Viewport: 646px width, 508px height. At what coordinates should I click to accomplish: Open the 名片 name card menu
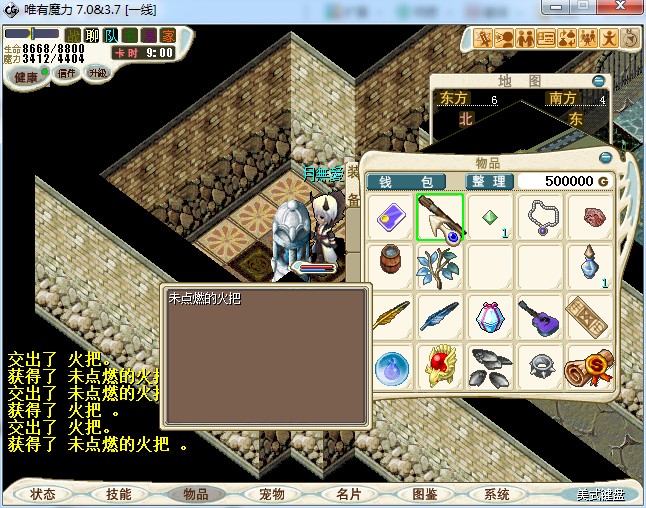347,494
